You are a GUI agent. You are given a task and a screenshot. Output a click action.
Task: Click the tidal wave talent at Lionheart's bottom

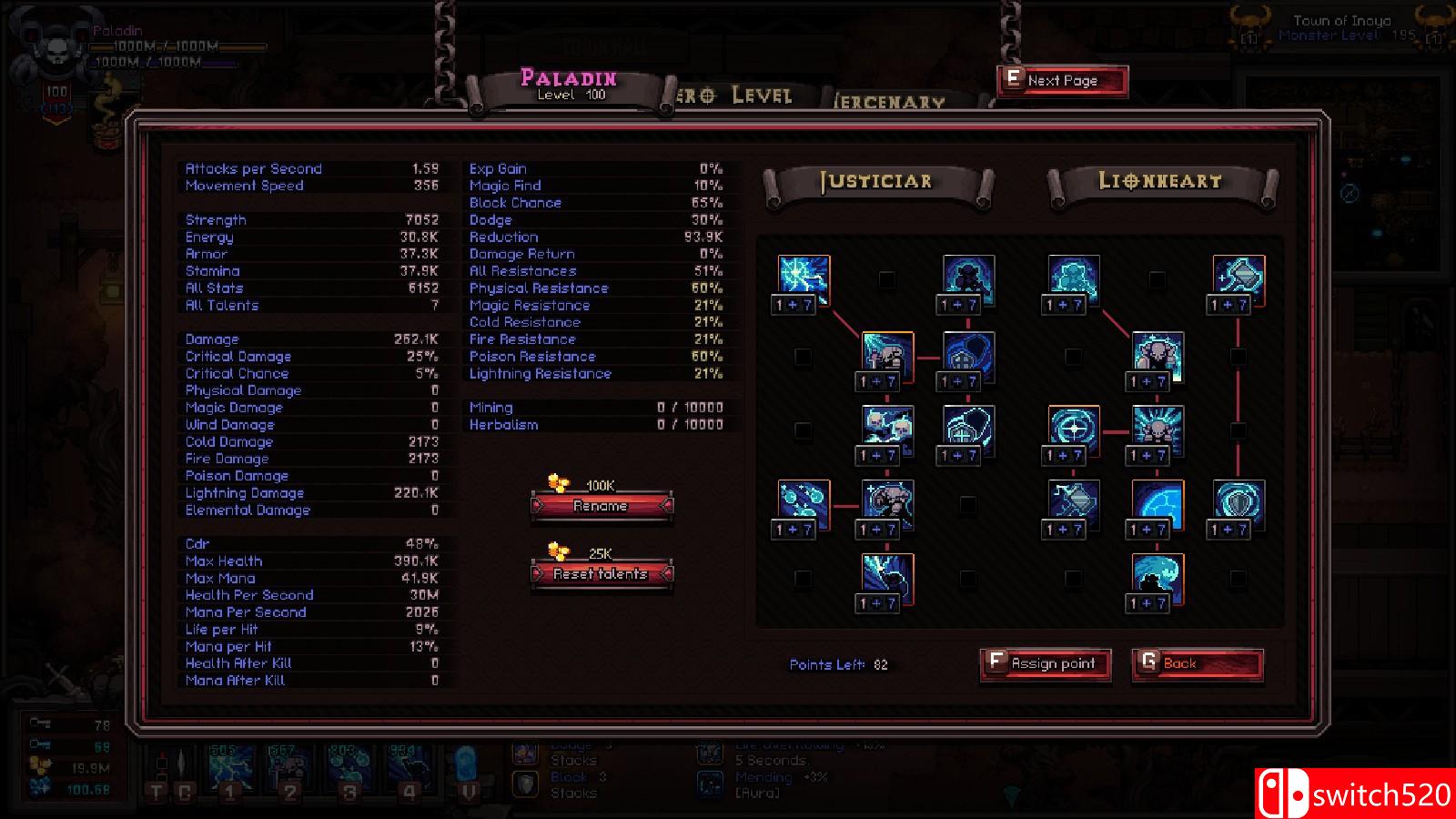[1155, 577]
